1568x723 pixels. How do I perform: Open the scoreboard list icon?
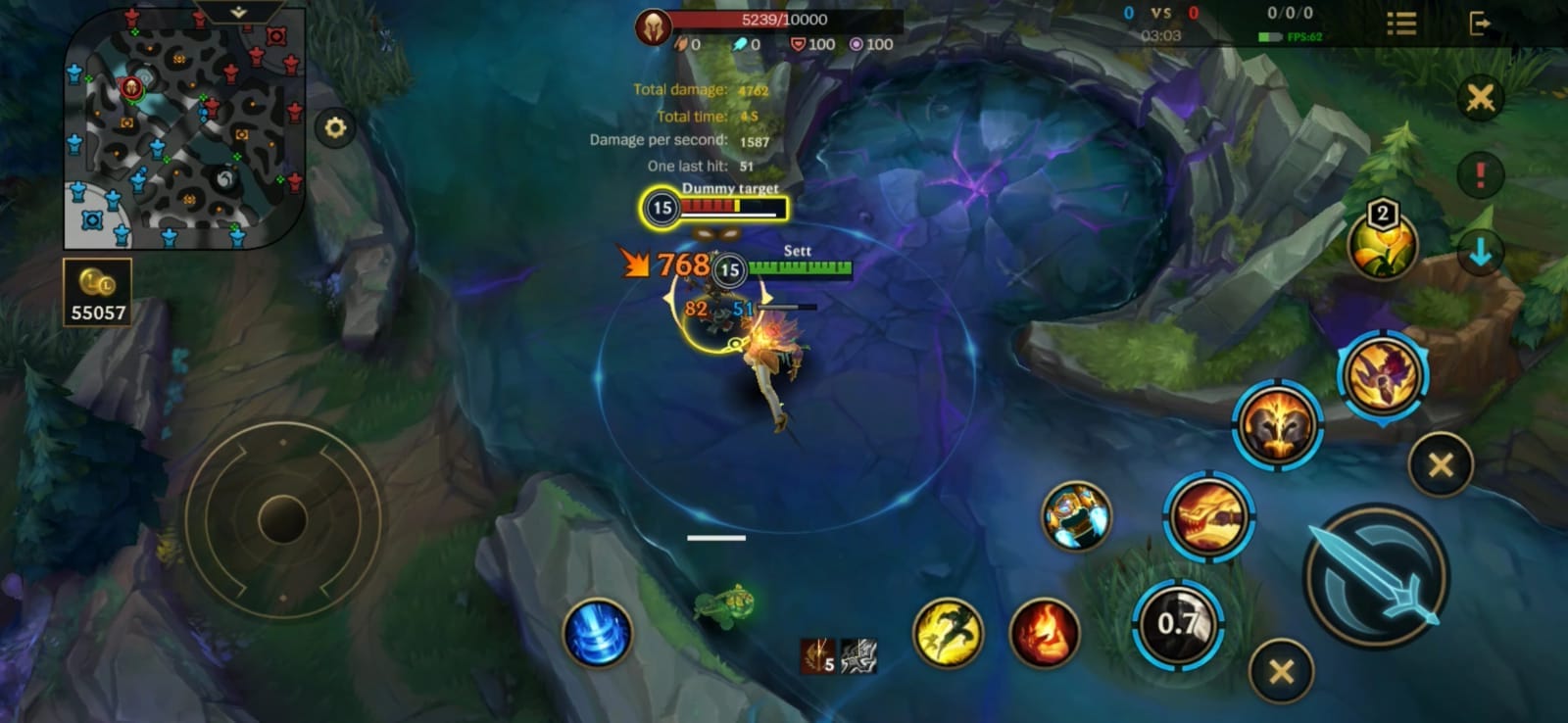coord(1403,24)
